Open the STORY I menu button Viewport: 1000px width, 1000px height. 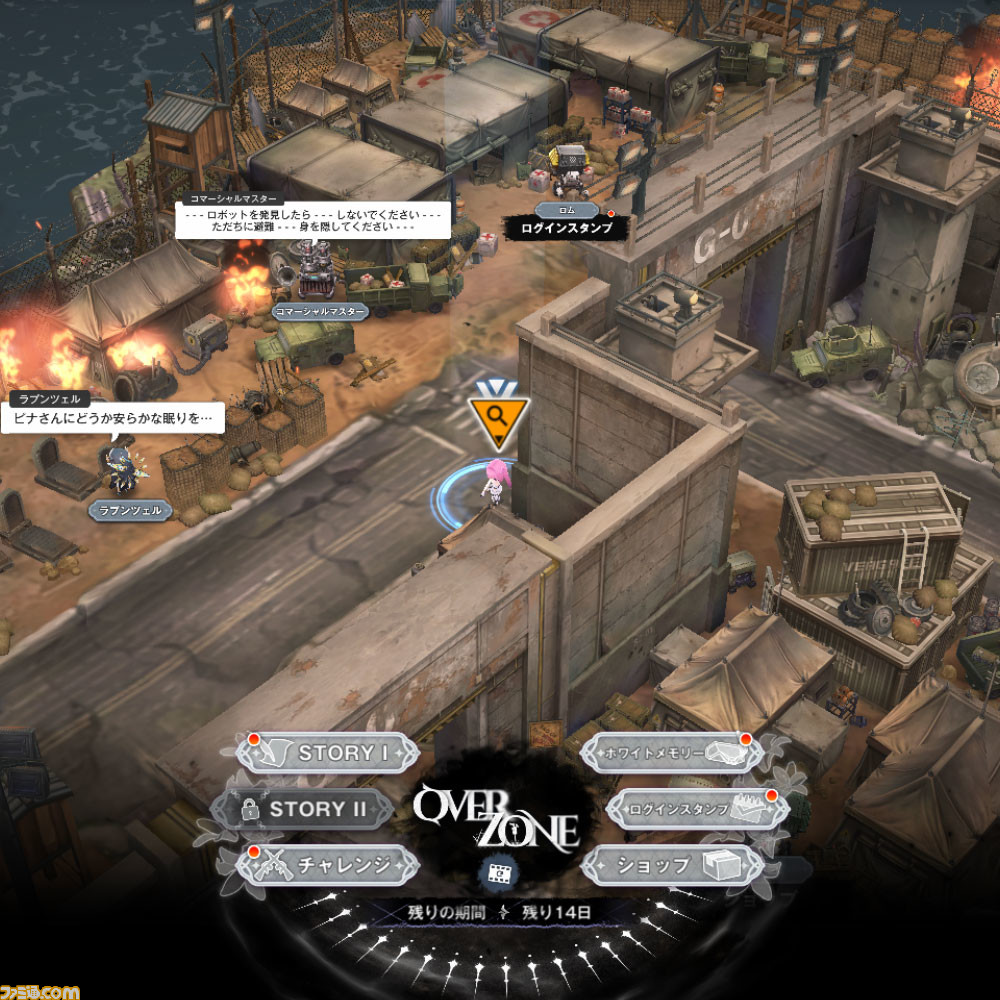point(328,753)
